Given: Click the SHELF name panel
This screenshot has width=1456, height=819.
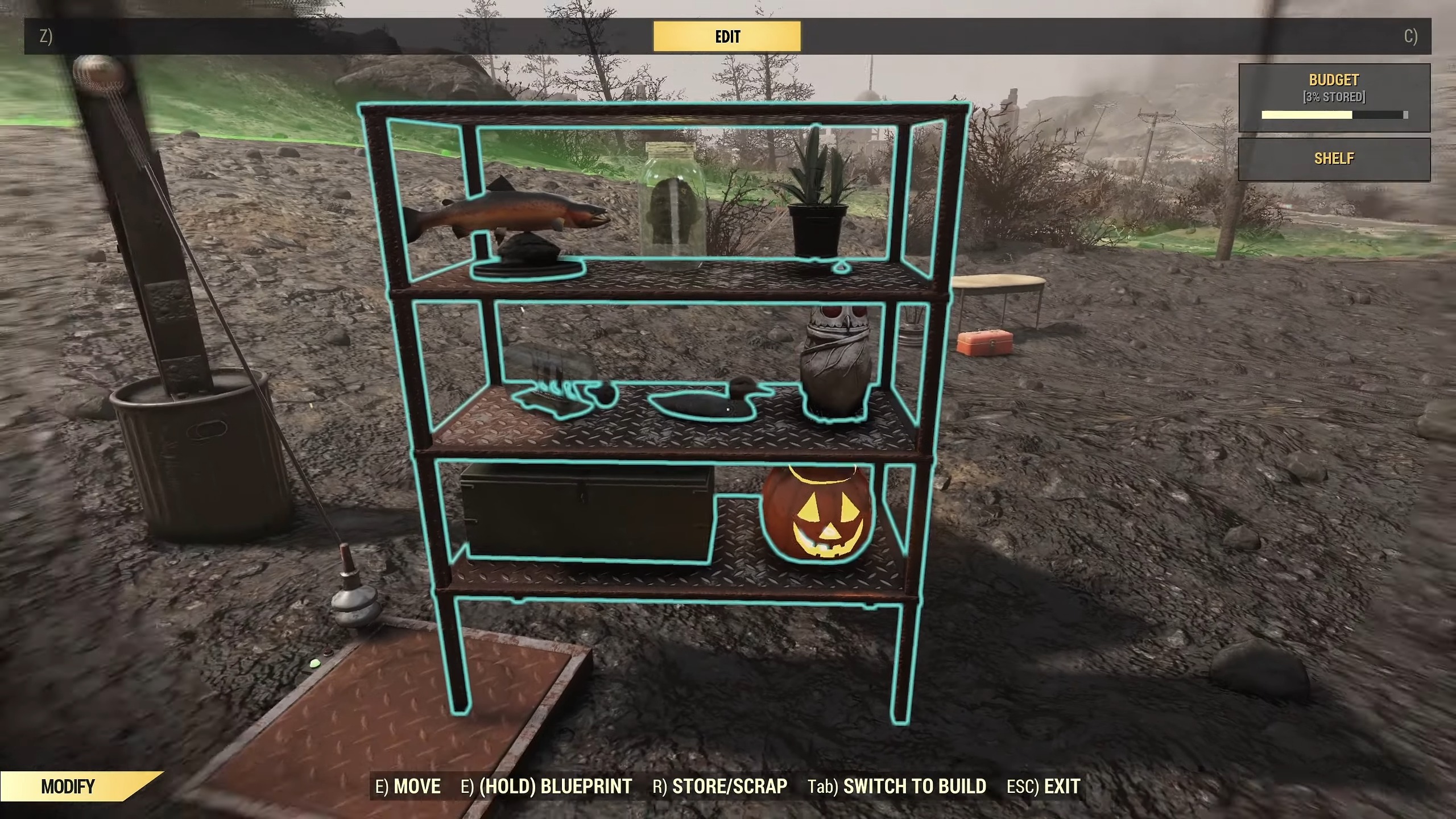Looking at the screenshot, I should pos(1334,159).
